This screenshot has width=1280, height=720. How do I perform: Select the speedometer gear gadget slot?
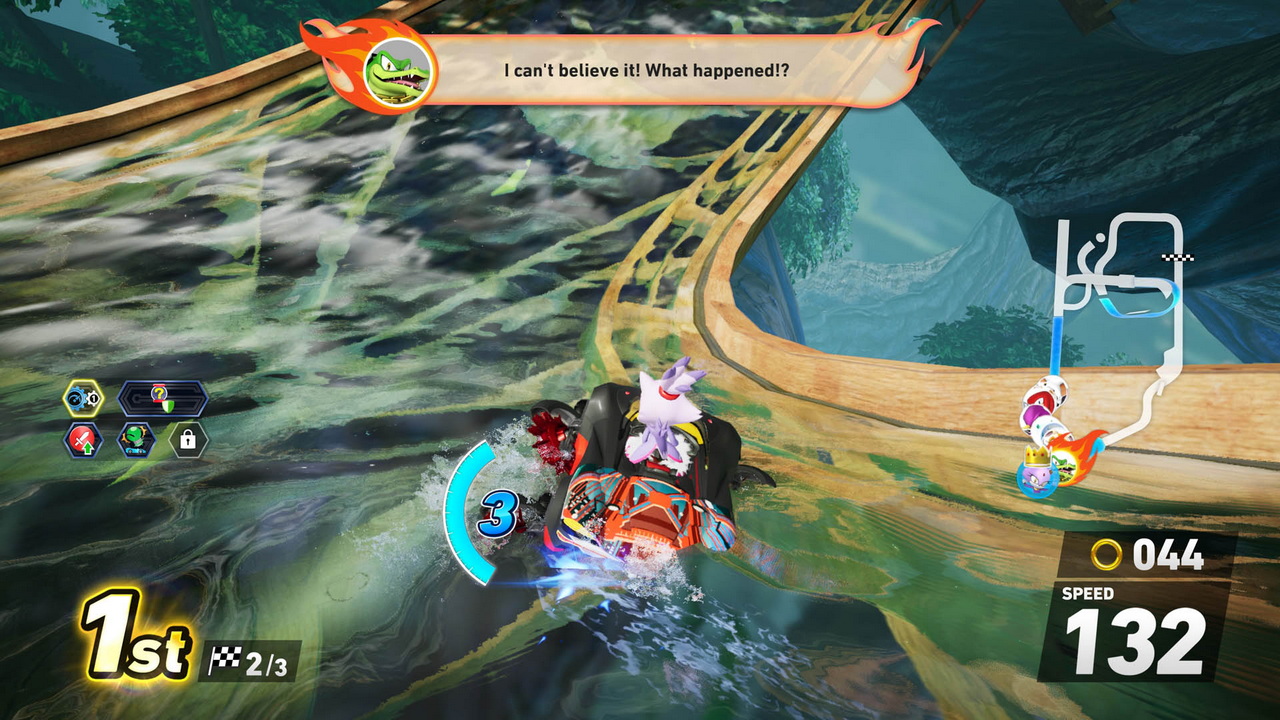(82, 398)
